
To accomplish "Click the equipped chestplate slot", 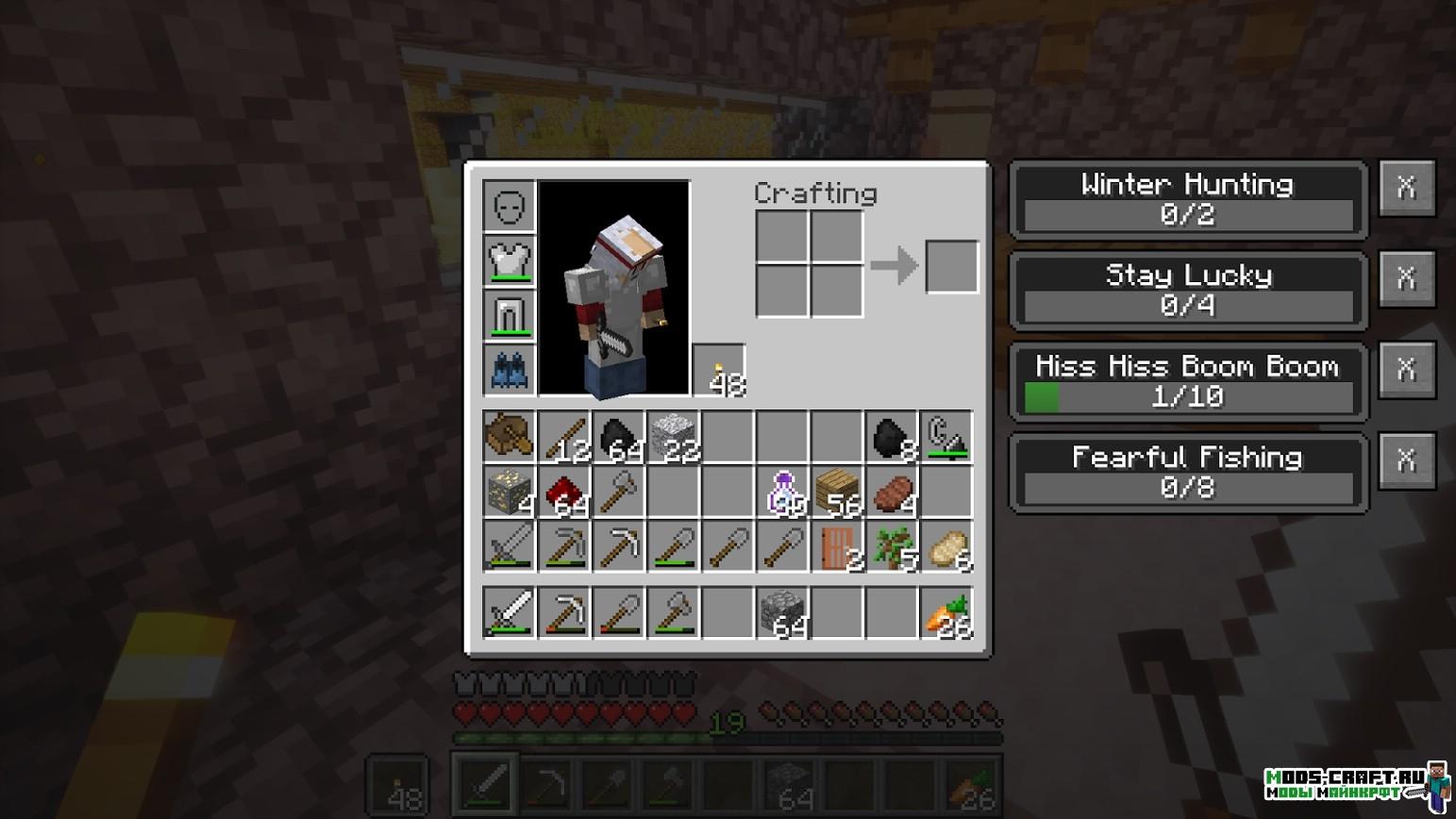I will point(510,260).
